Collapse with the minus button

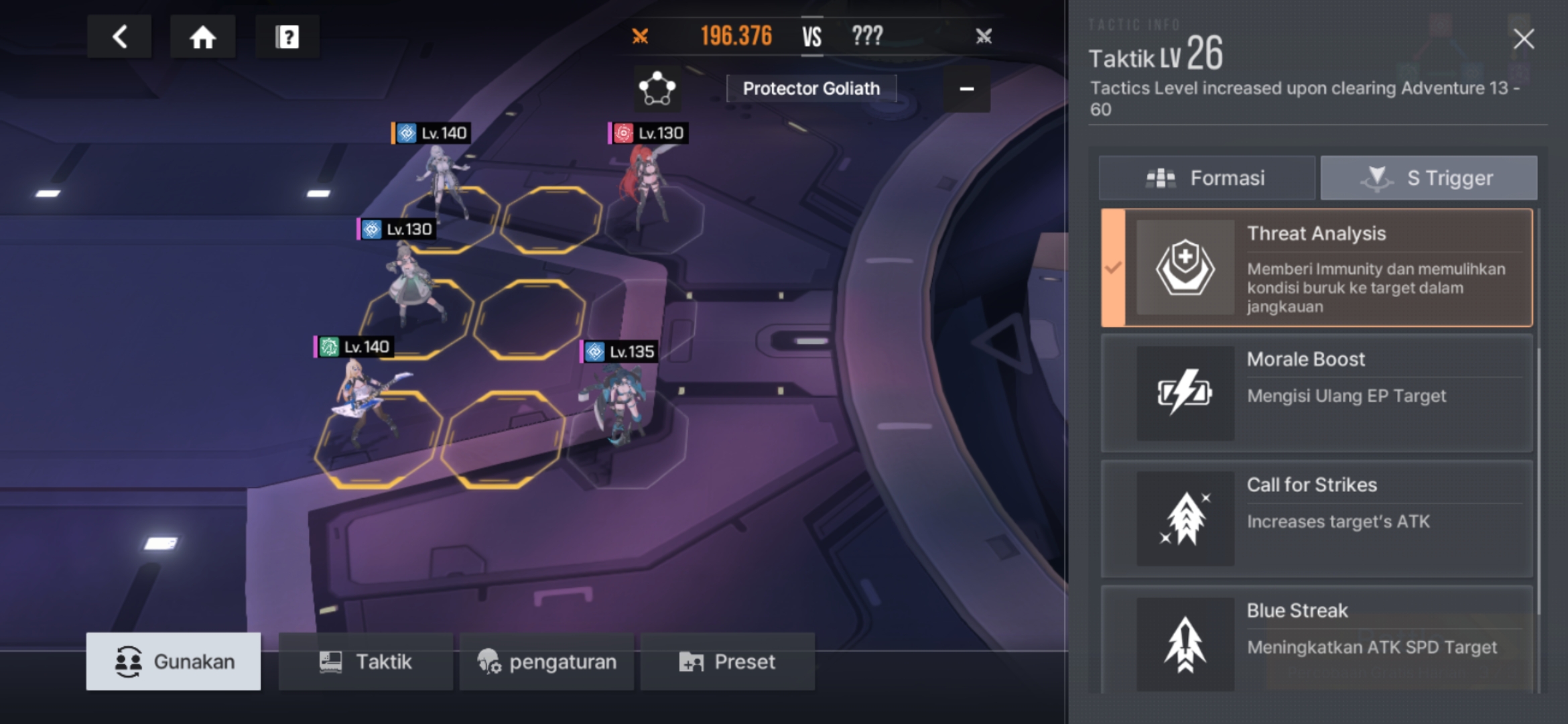click(966, 88)
